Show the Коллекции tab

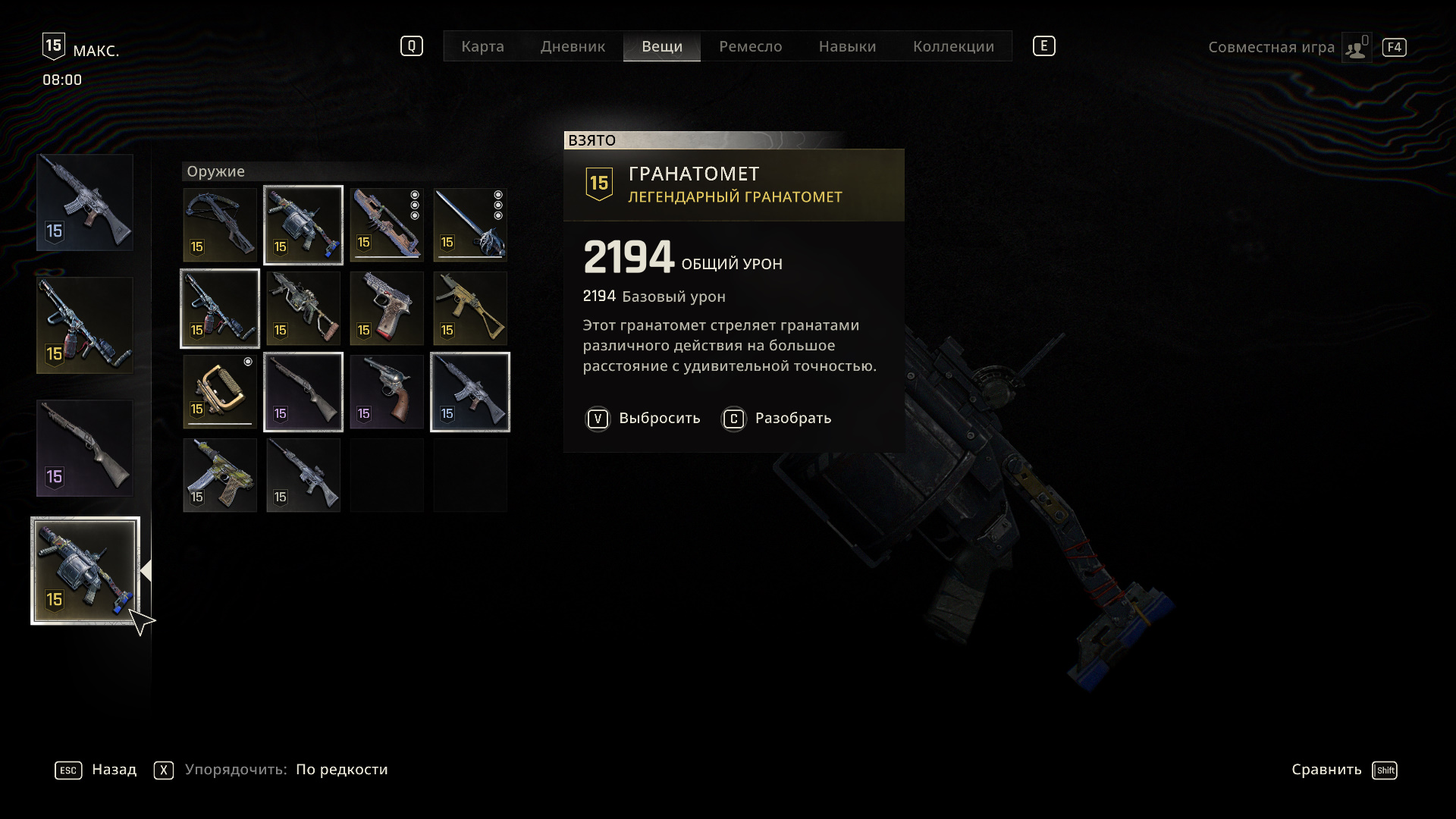(953, 46)
